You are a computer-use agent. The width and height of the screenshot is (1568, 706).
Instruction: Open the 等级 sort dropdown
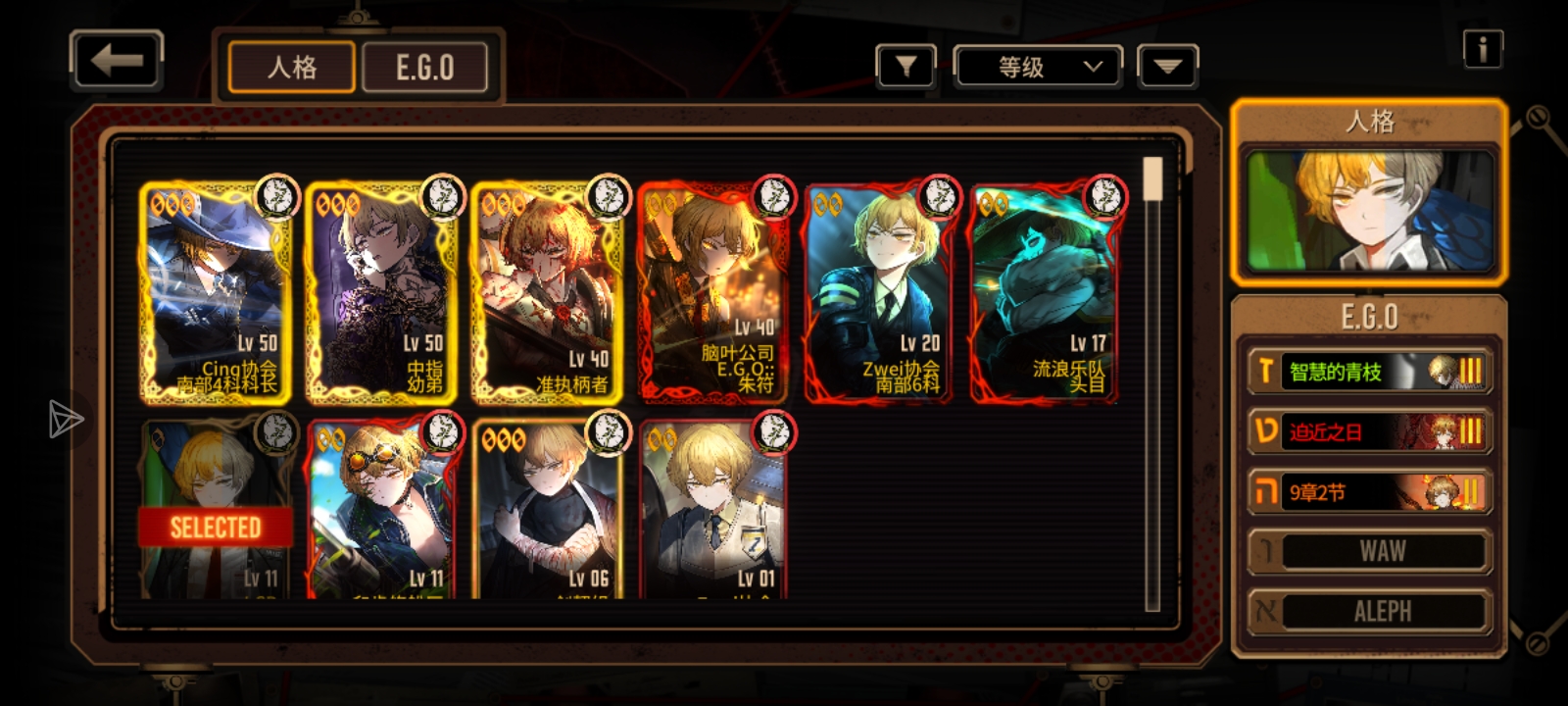click(x=1039, y=67)
